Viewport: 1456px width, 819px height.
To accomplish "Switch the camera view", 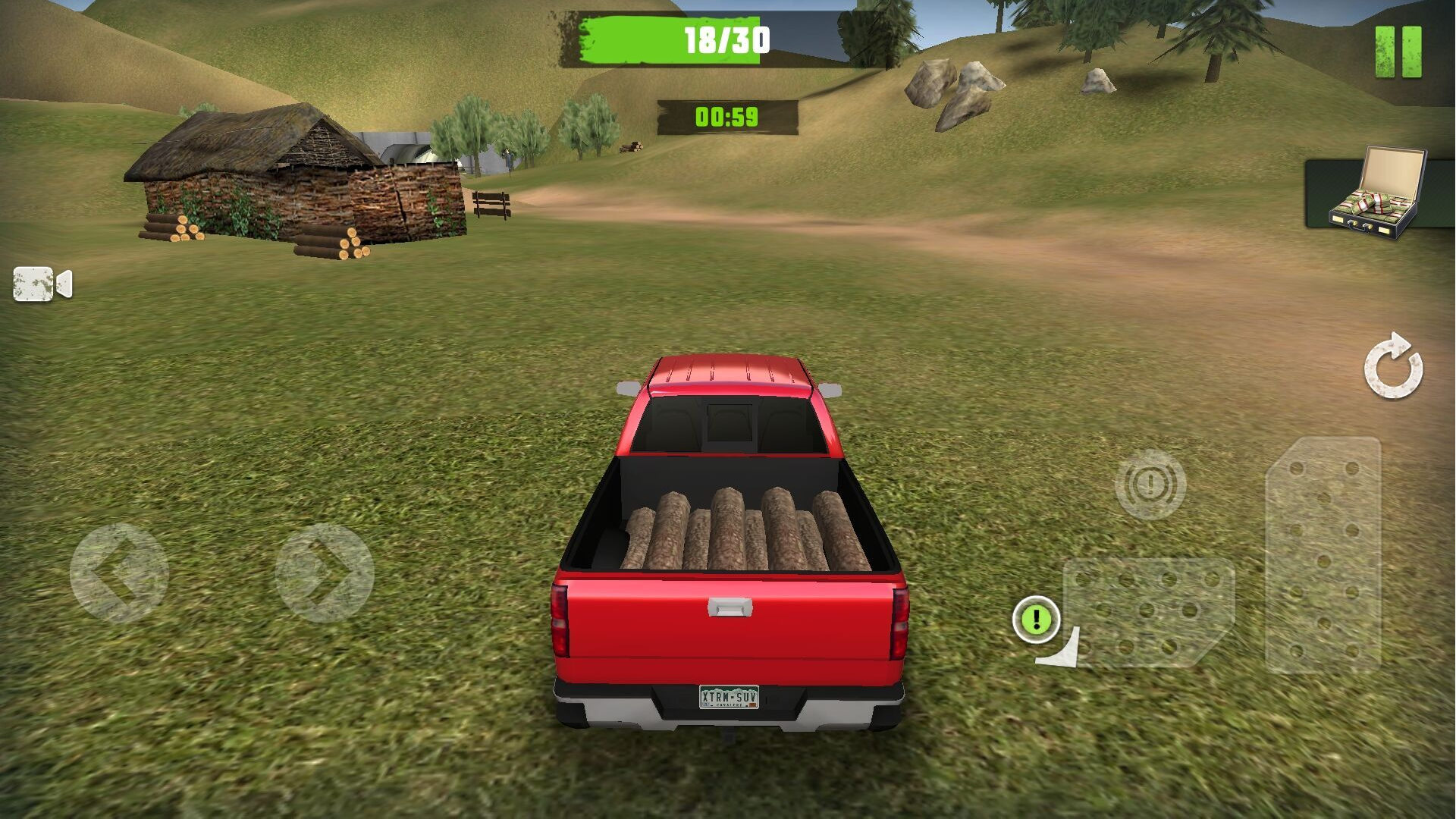I will (42, 284).
